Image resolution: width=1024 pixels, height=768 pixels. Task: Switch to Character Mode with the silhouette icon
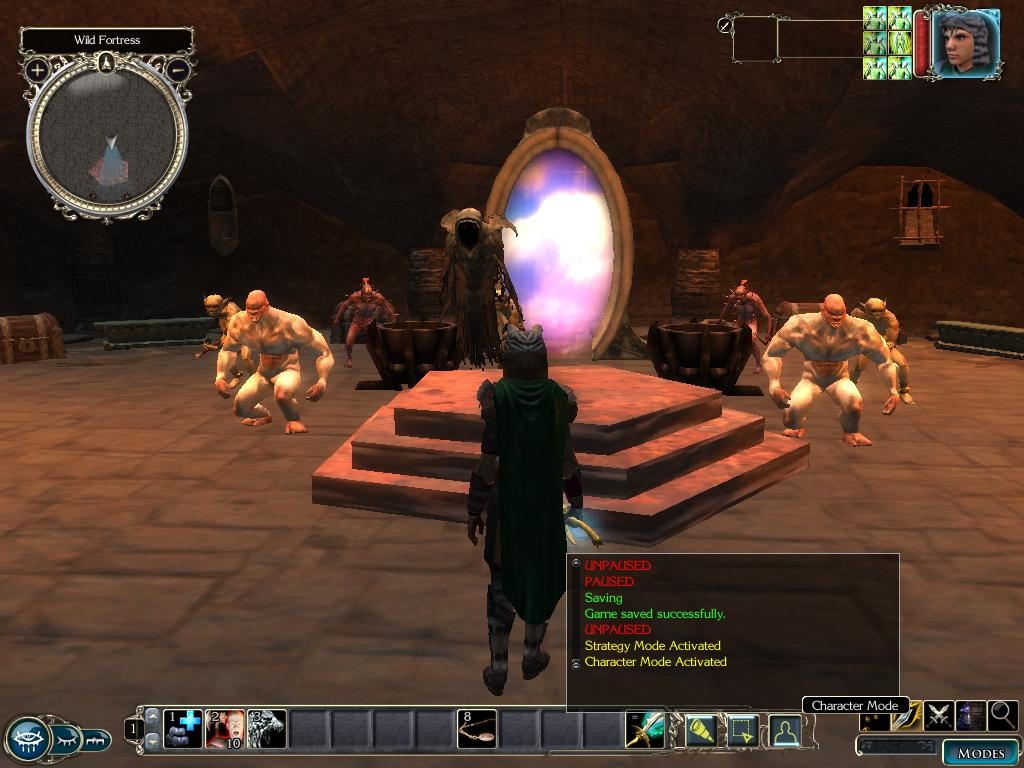[x=783, y=732]
